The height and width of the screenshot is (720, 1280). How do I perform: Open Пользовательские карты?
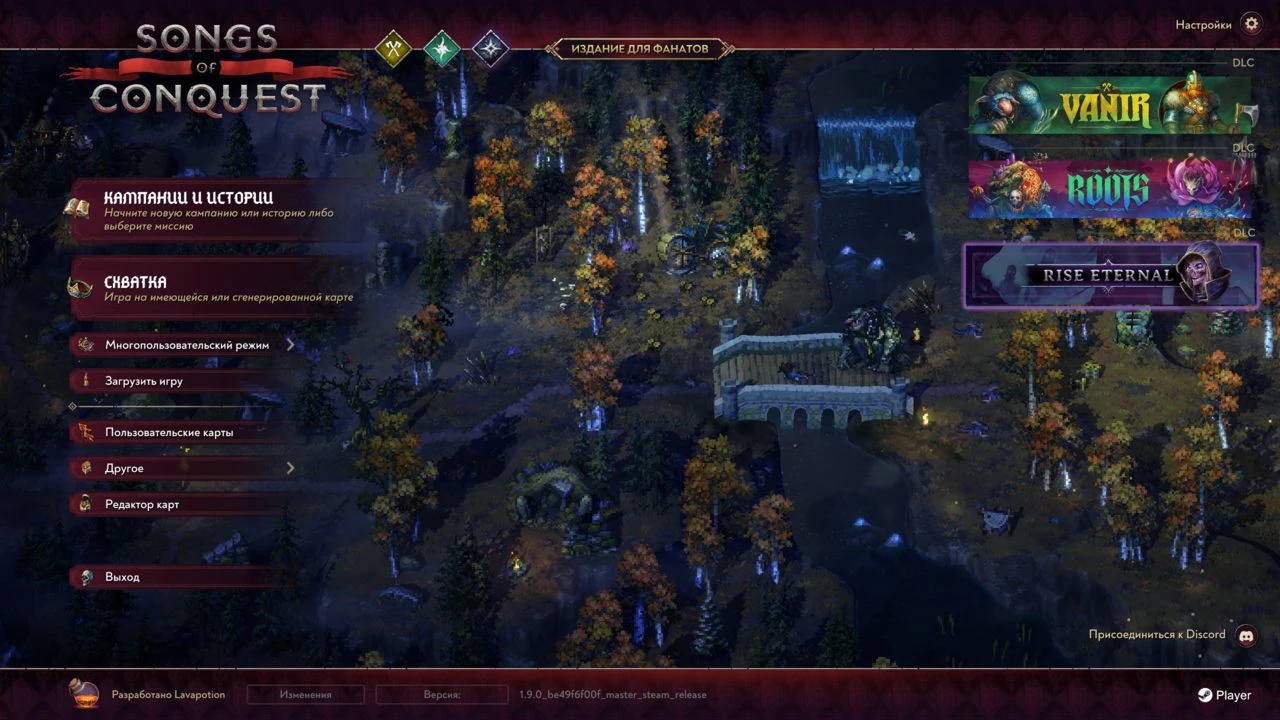point(170,433)
